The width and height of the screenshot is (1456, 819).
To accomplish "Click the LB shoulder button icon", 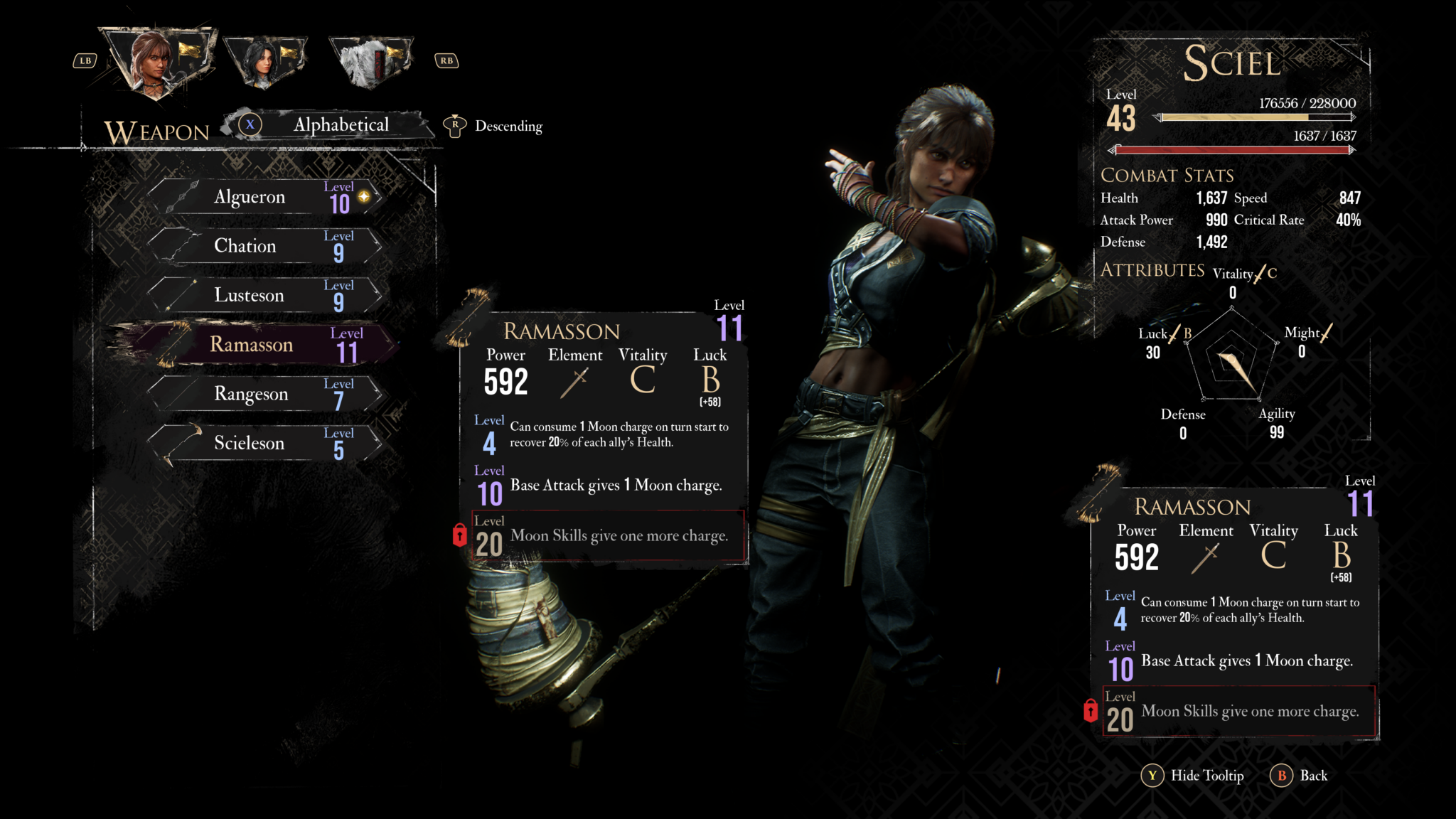I will 85,60.
